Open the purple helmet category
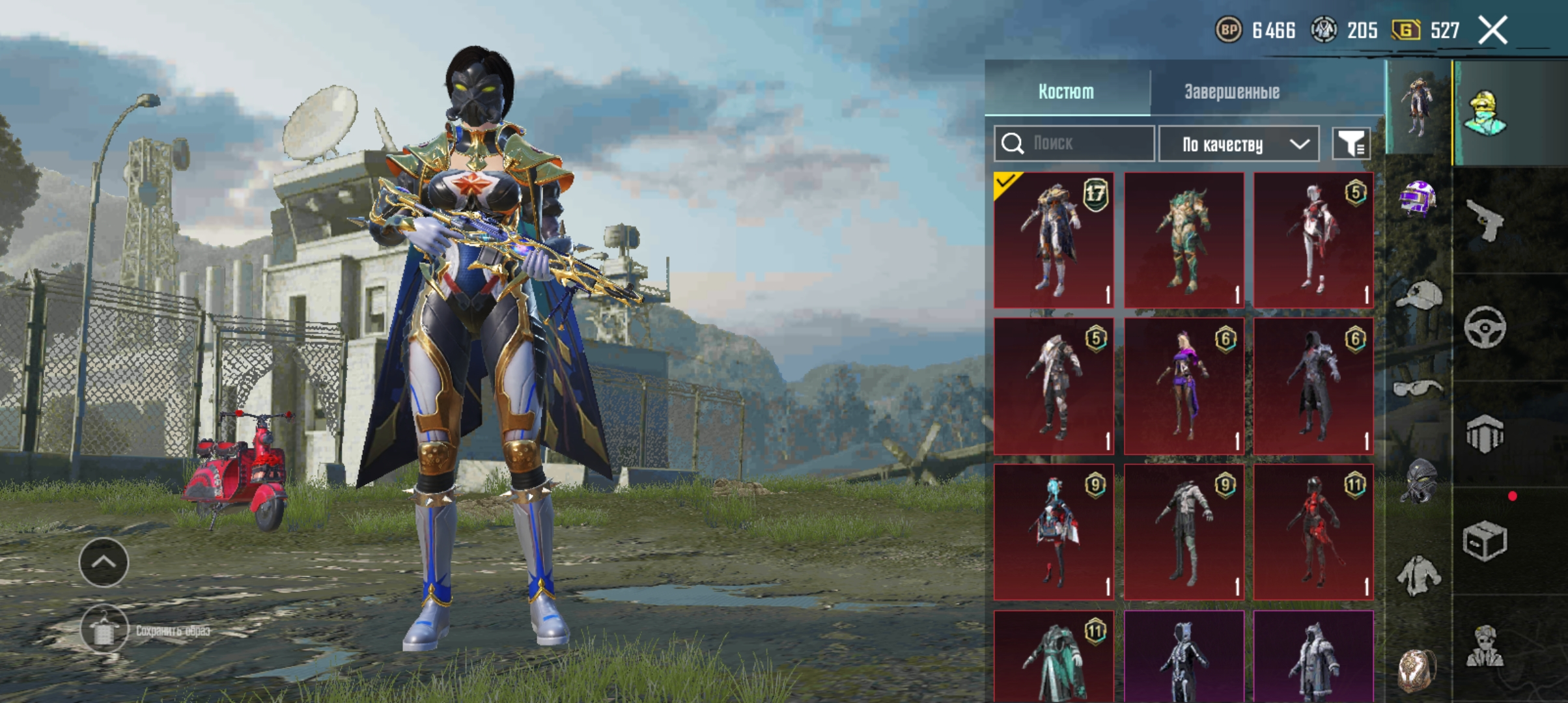The image size is (1568, 703). click(1418, 199)
